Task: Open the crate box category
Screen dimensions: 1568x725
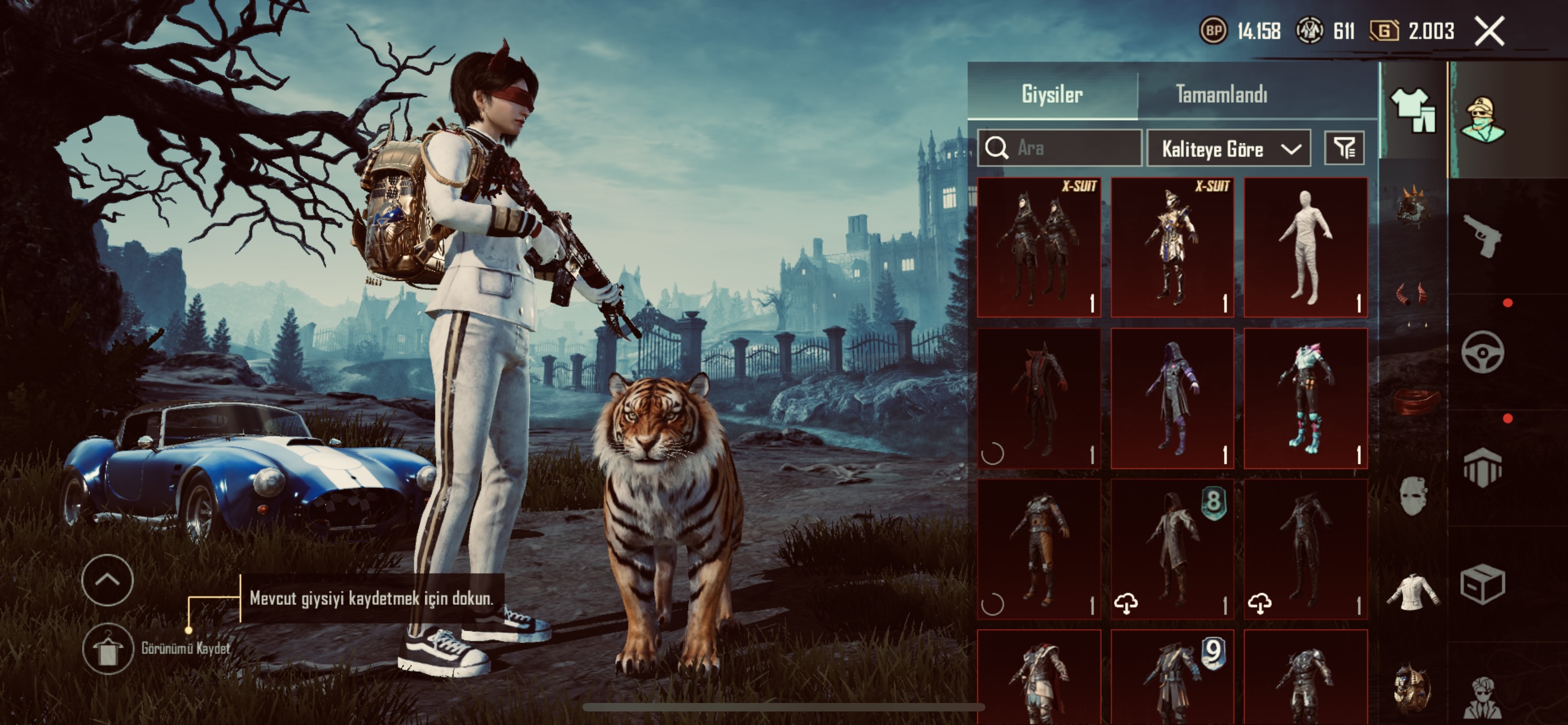Action: [x=1483, y=584]
